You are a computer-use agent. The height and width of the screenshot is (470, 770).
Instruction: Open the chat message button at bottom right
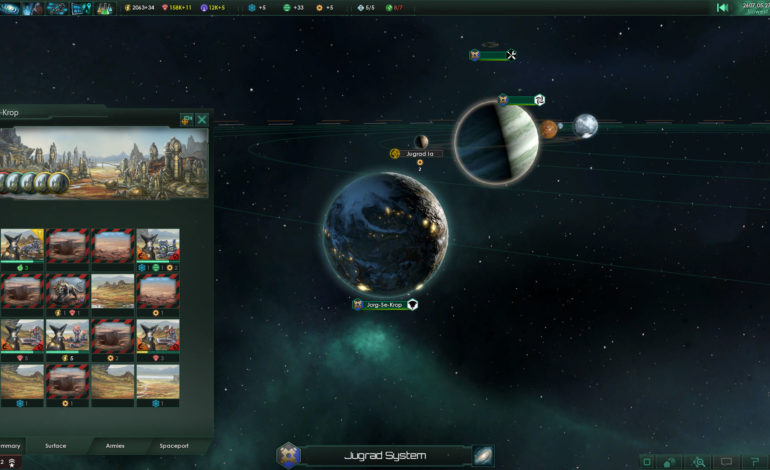click(x=727, y=462)
